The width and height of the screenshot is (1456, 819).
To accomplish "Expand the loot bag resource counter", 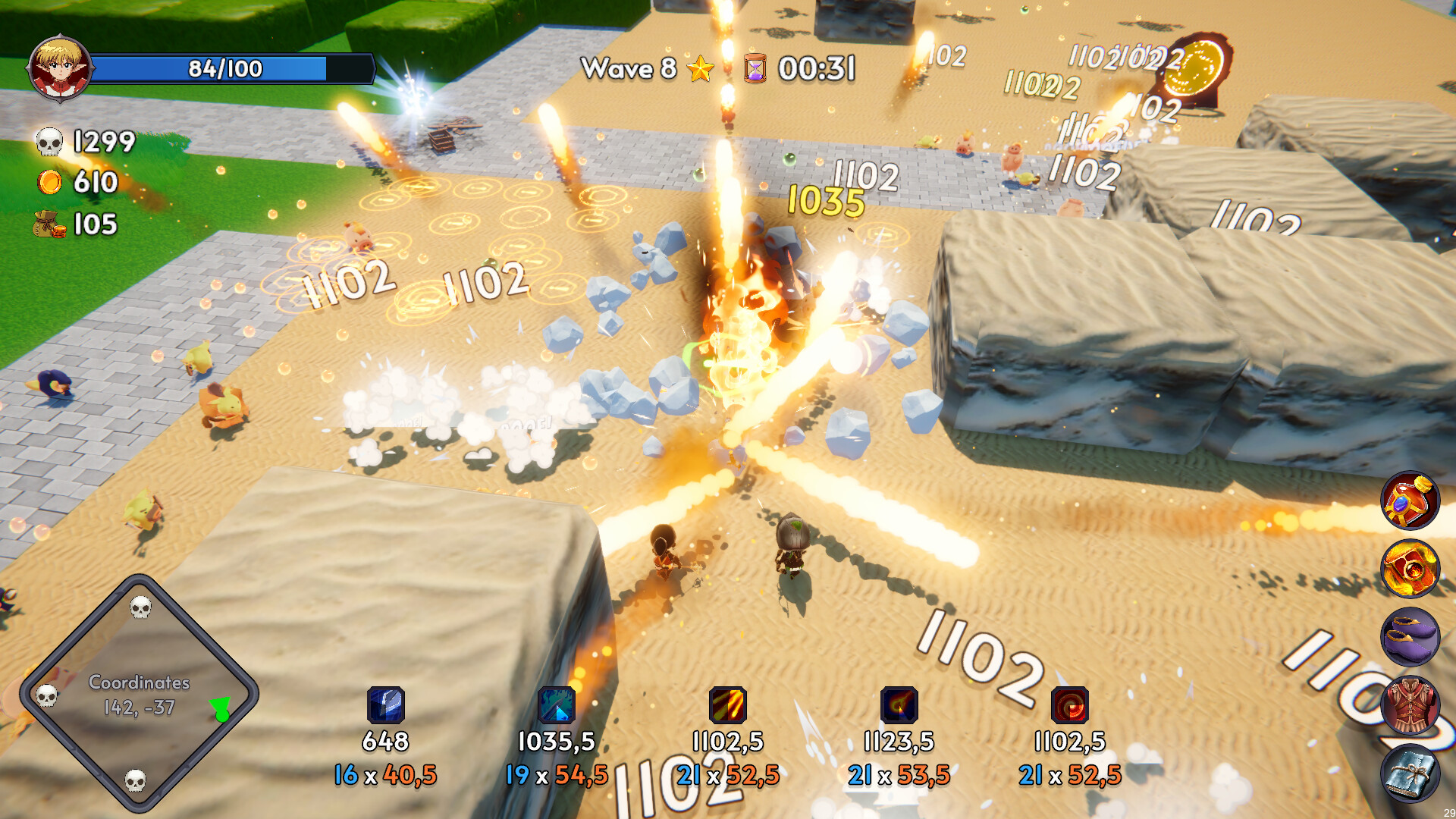I will coord(49,224).
